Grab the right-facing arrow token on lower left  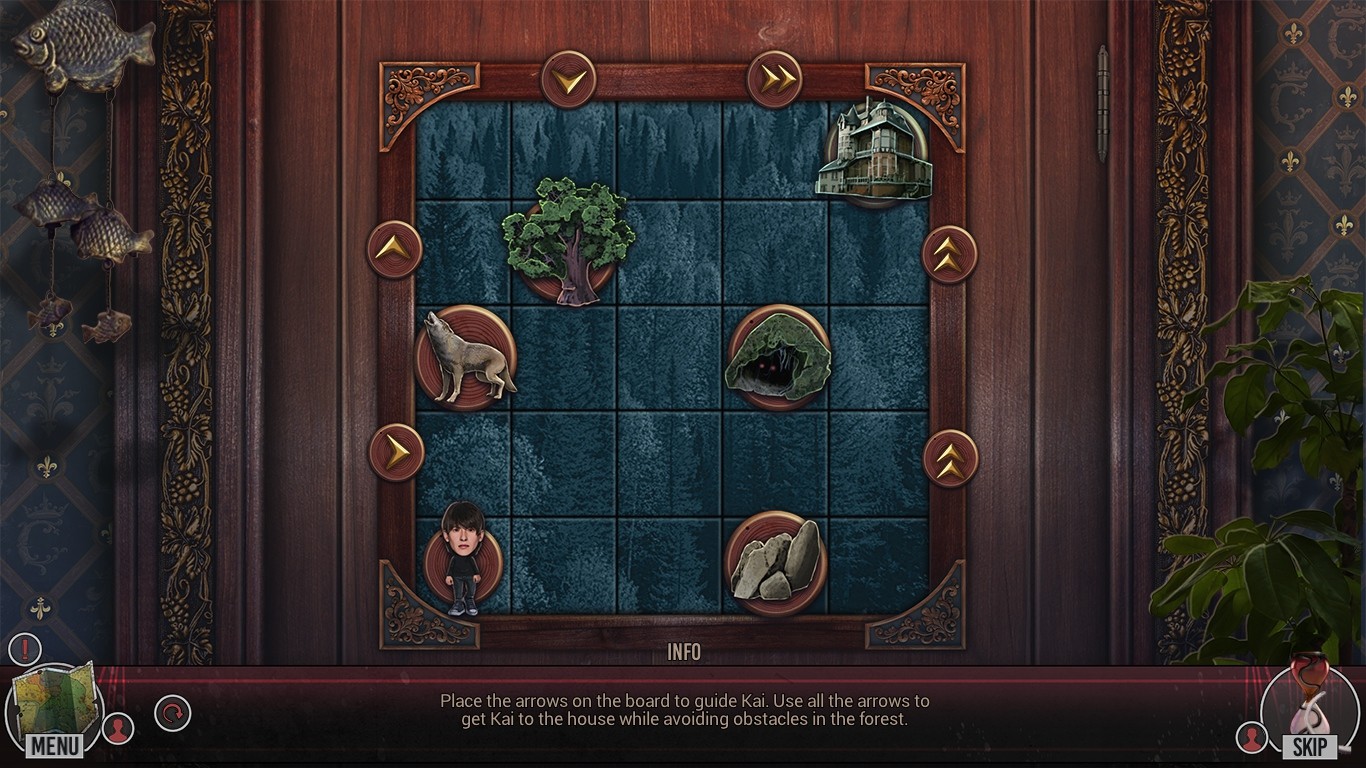click(394, 452)
